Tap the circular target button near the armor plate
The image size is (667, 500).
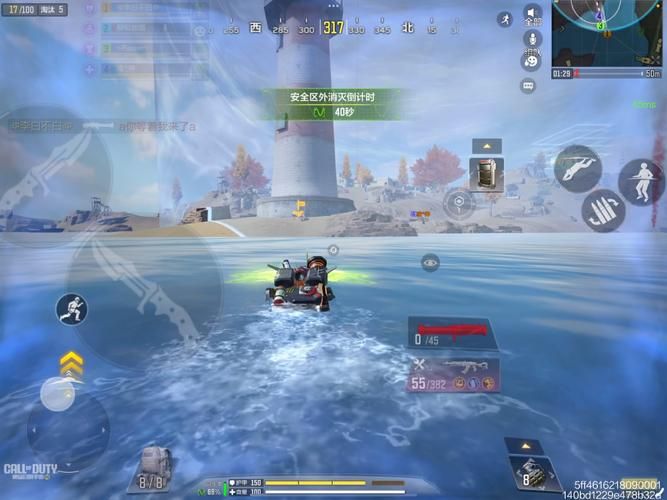pos(458,201)
